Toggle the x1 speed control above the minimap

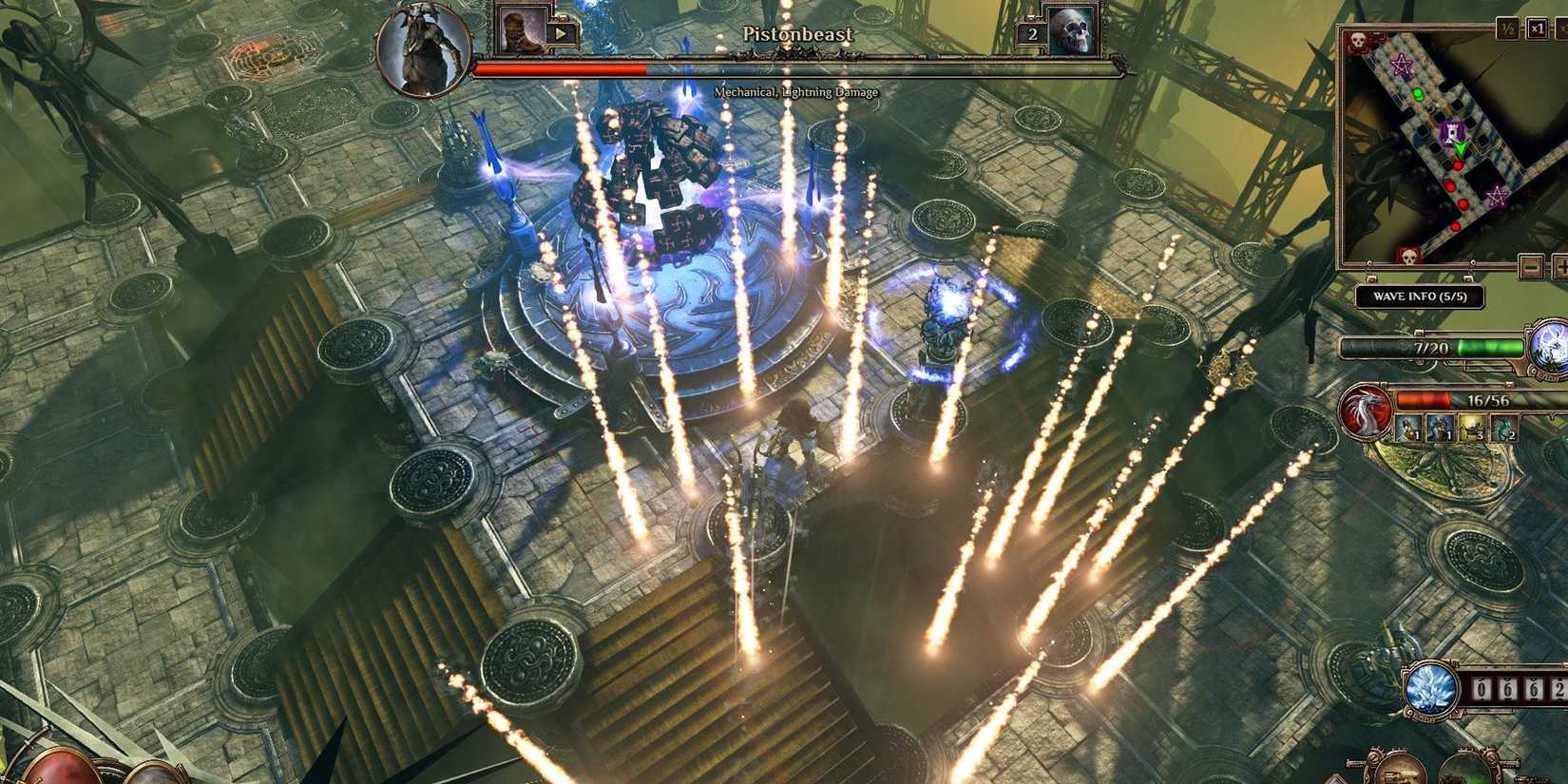[x=1536, y=29]
